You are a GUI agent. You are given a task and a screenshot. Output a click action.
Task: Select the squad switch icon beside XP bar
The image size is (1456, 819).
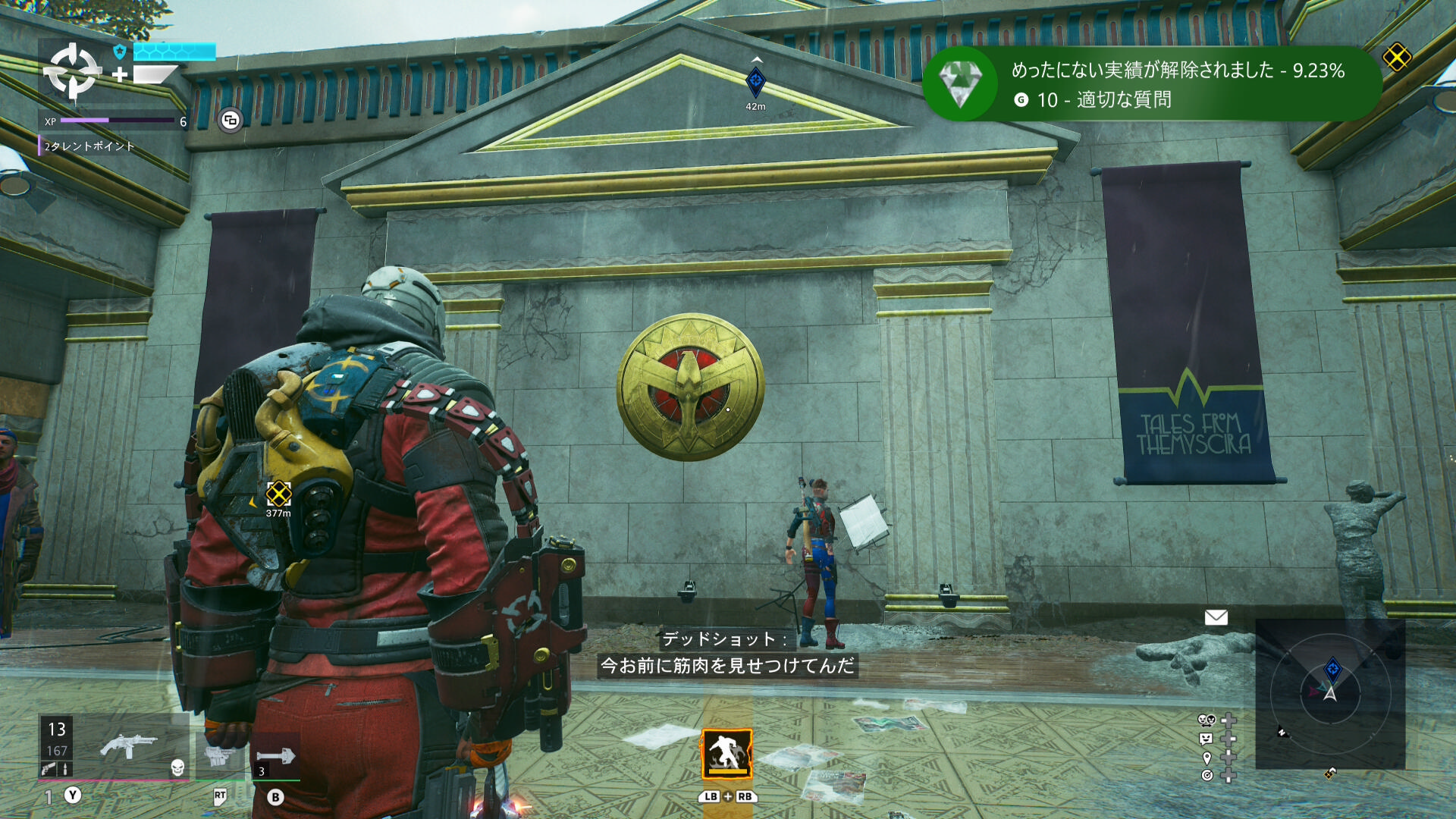[x=231, y=120]
